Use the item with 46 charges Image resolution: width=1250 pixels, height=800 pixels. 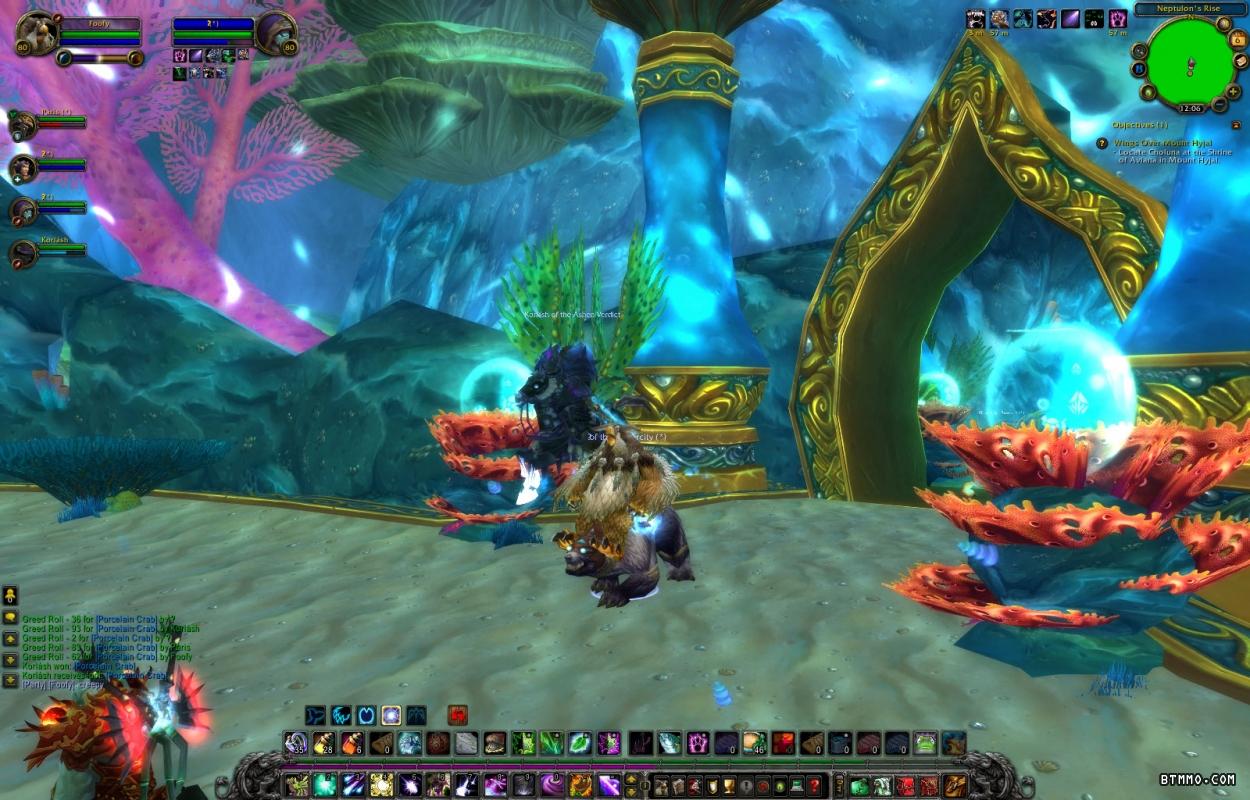754,743
